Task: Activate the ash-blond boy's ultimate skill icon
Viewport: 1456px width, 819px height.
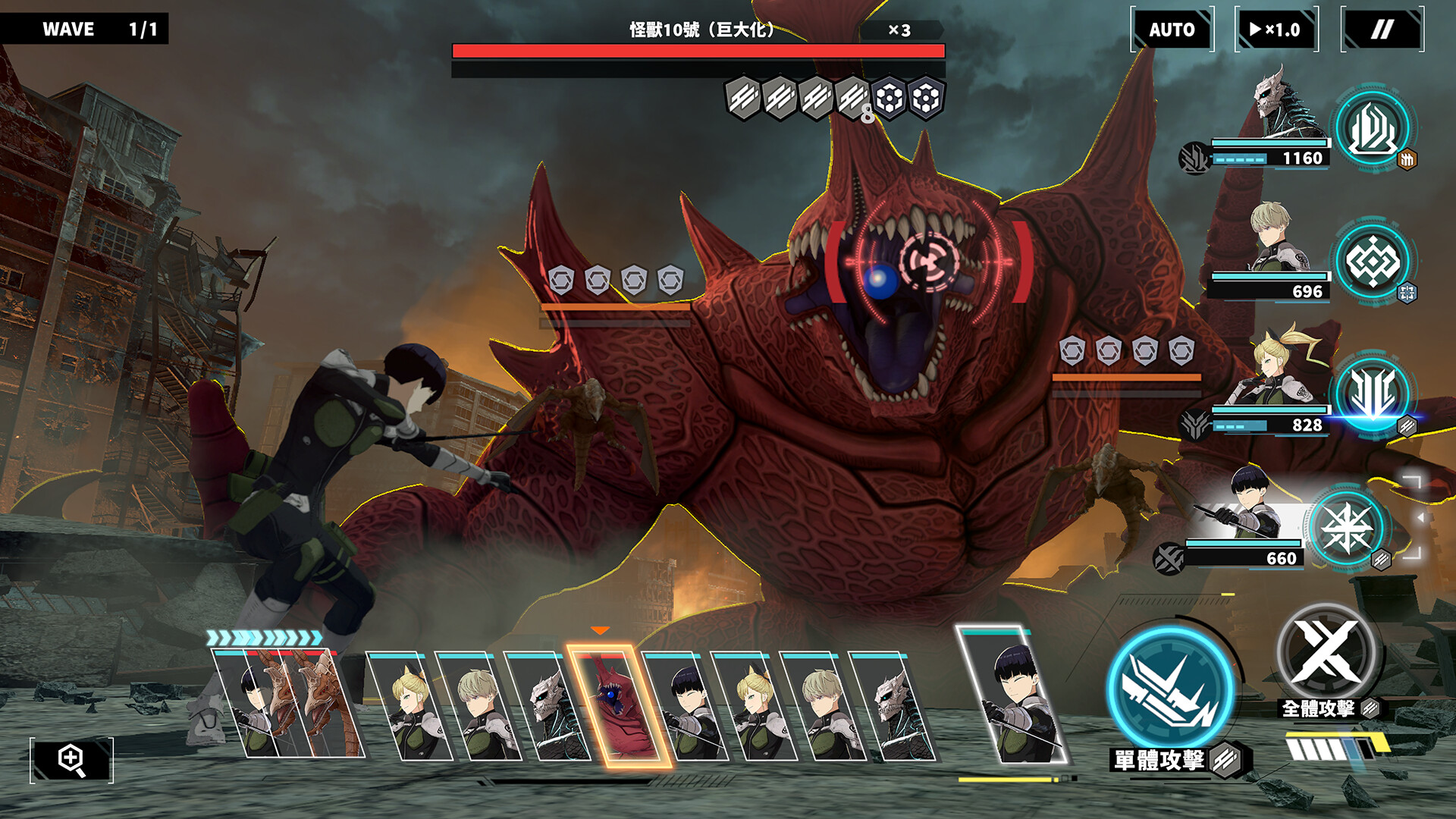Action: click(x=1372, y=262)
